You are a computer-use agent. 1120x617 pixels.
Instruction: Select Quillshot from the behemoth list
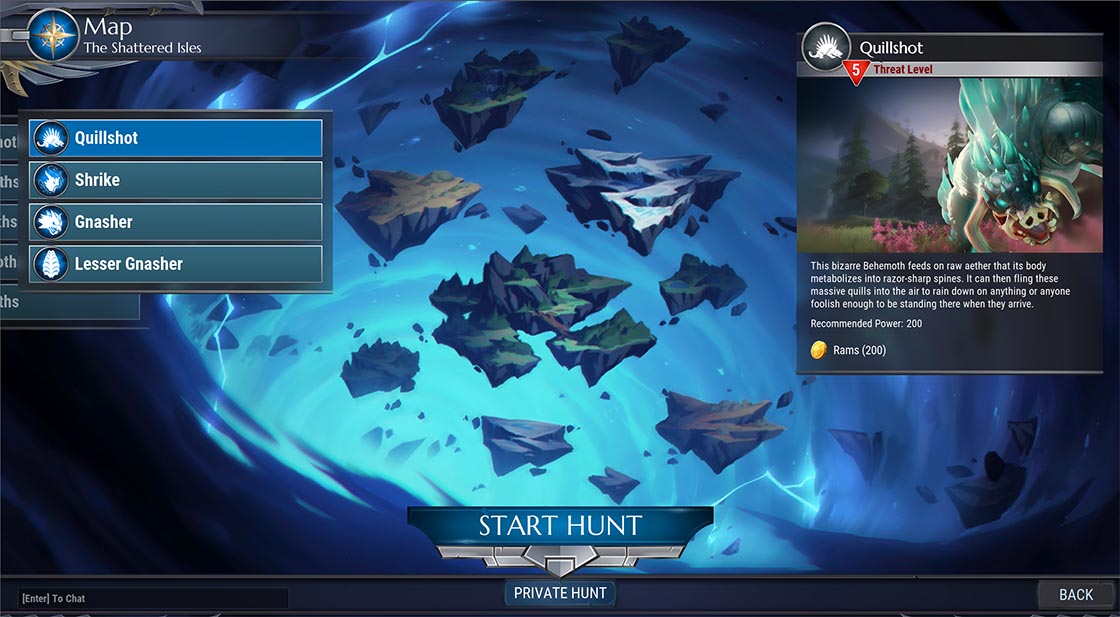coord(176,138)
